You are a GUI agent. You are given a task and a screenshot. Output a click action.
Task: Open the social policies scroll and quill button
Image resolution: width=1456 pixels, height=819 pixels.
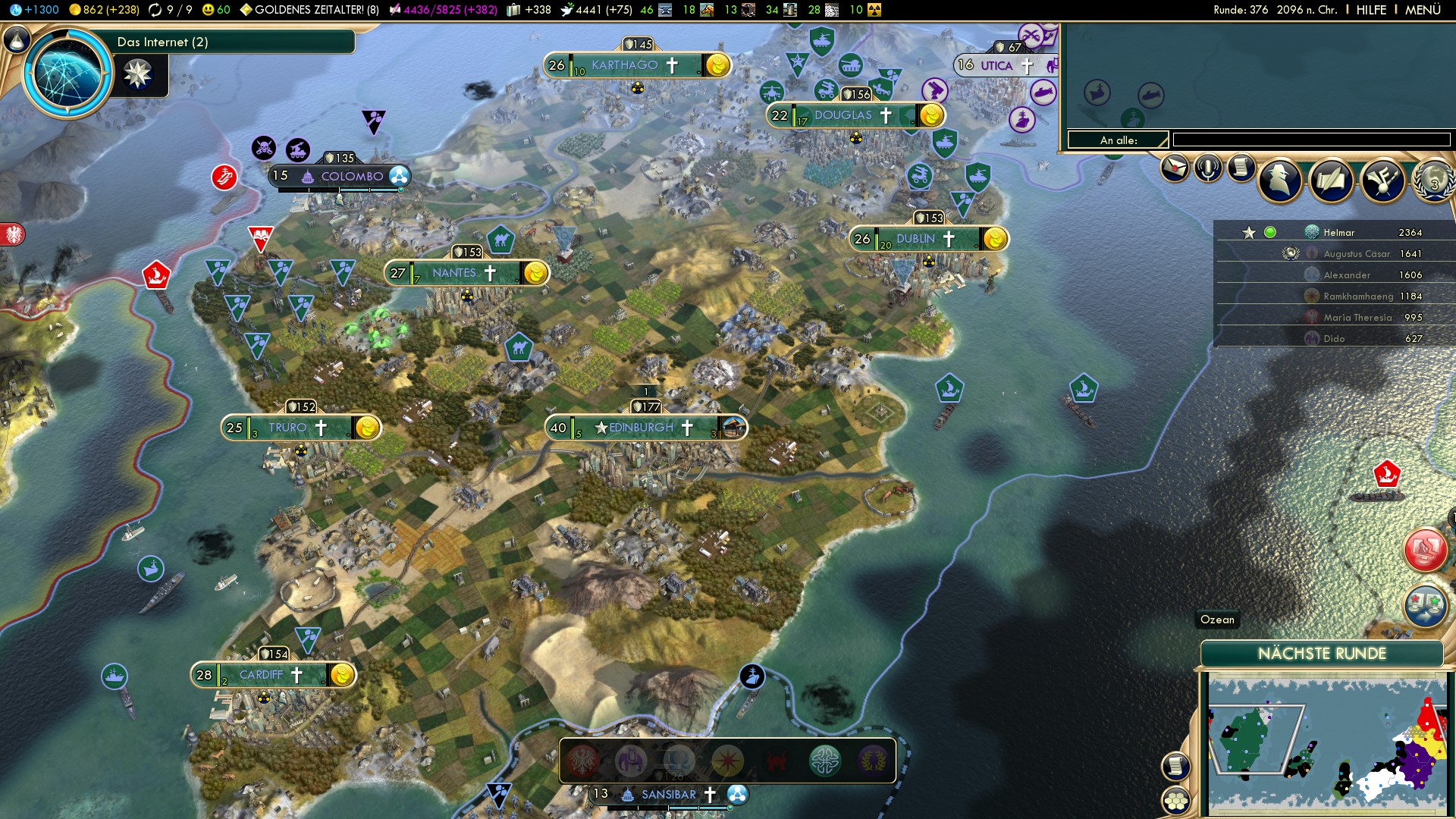coord(1332,180)
